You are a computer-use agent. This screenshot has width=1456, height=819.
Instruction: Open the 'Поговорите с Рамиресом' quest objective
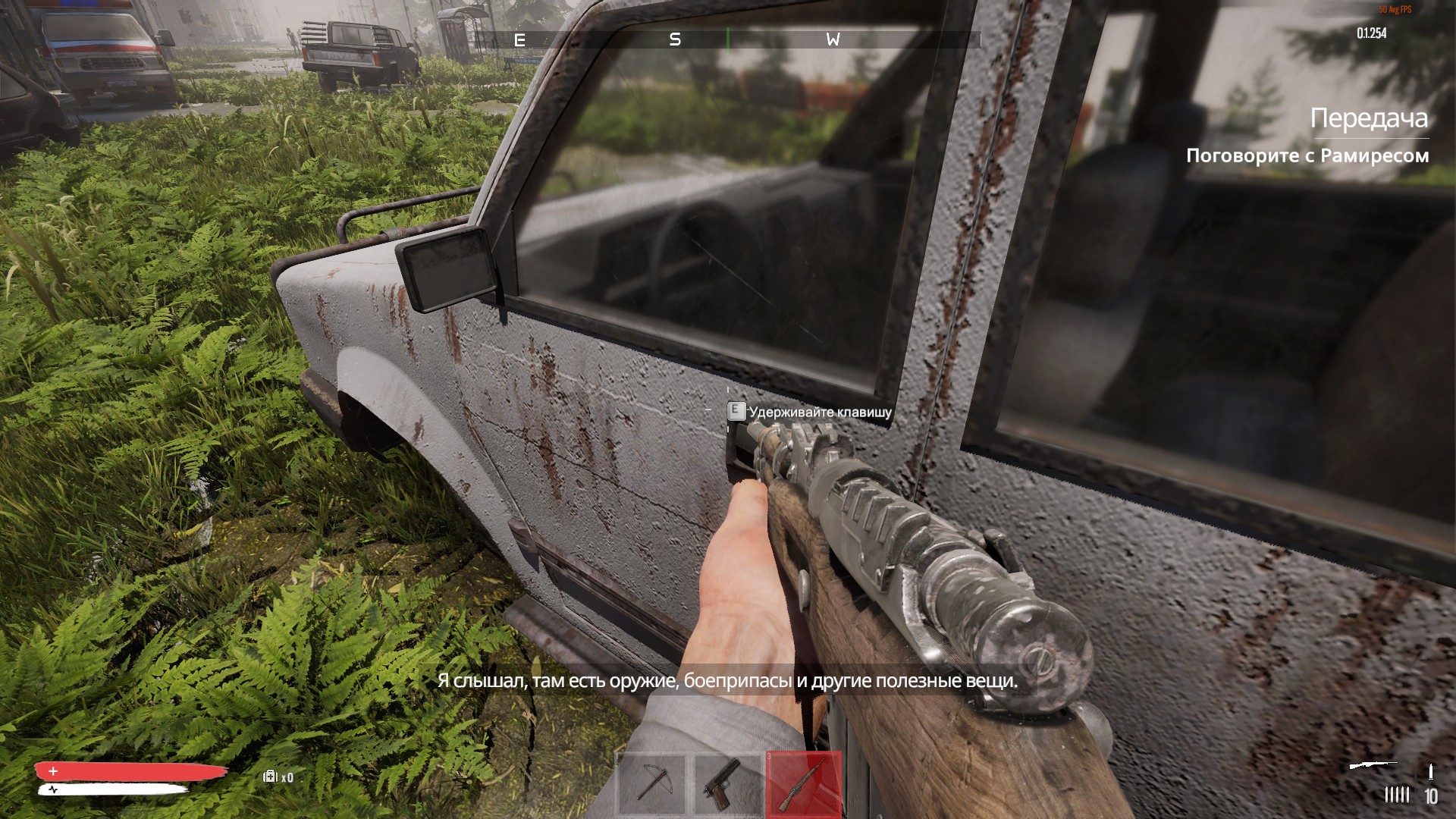tap(1307, 156)
